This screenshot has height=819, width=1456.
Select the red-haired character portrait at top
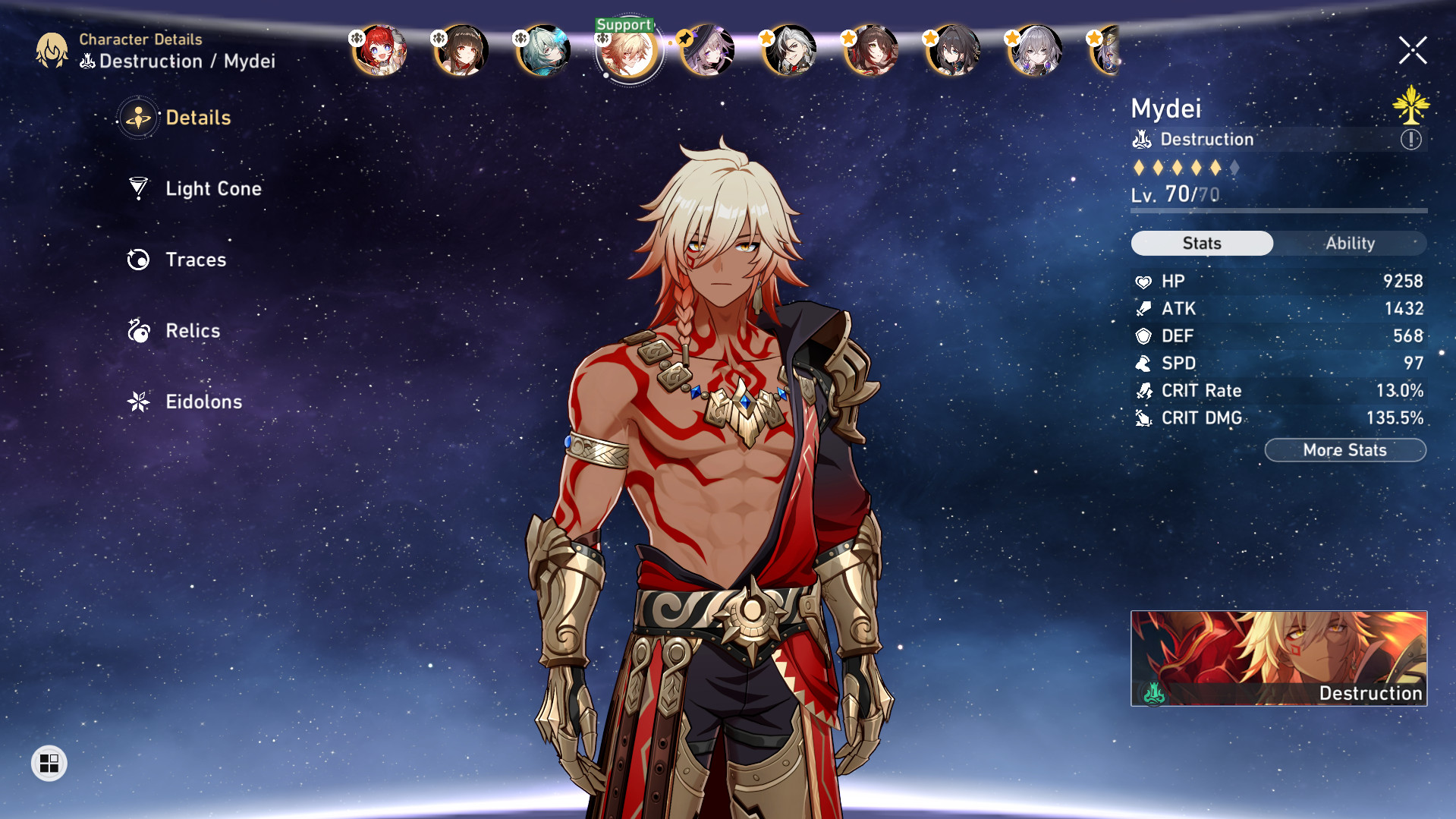point(379,51)
